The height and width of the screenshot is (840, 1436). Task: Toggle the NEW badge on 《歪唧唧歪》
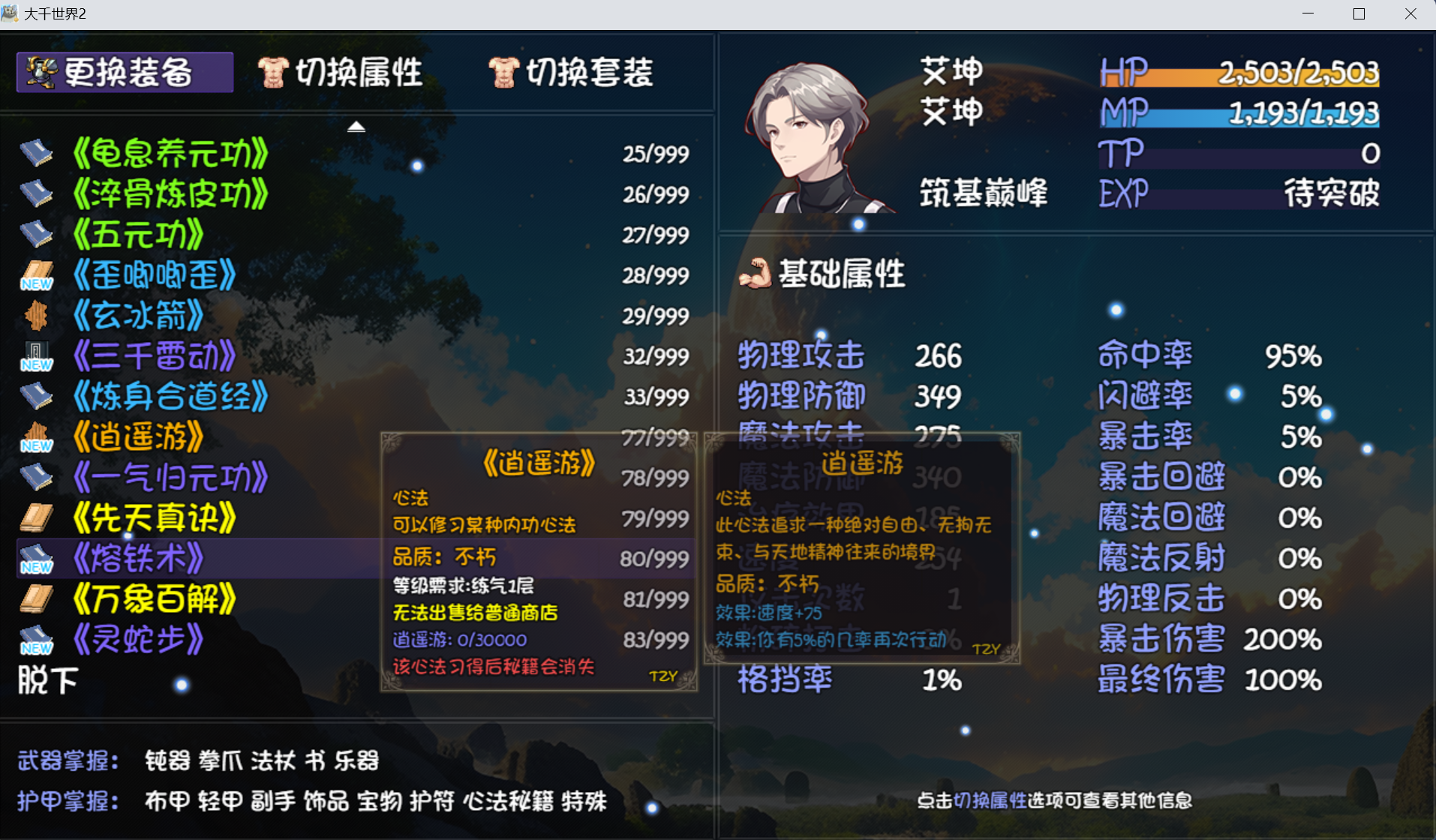(36, 283)
